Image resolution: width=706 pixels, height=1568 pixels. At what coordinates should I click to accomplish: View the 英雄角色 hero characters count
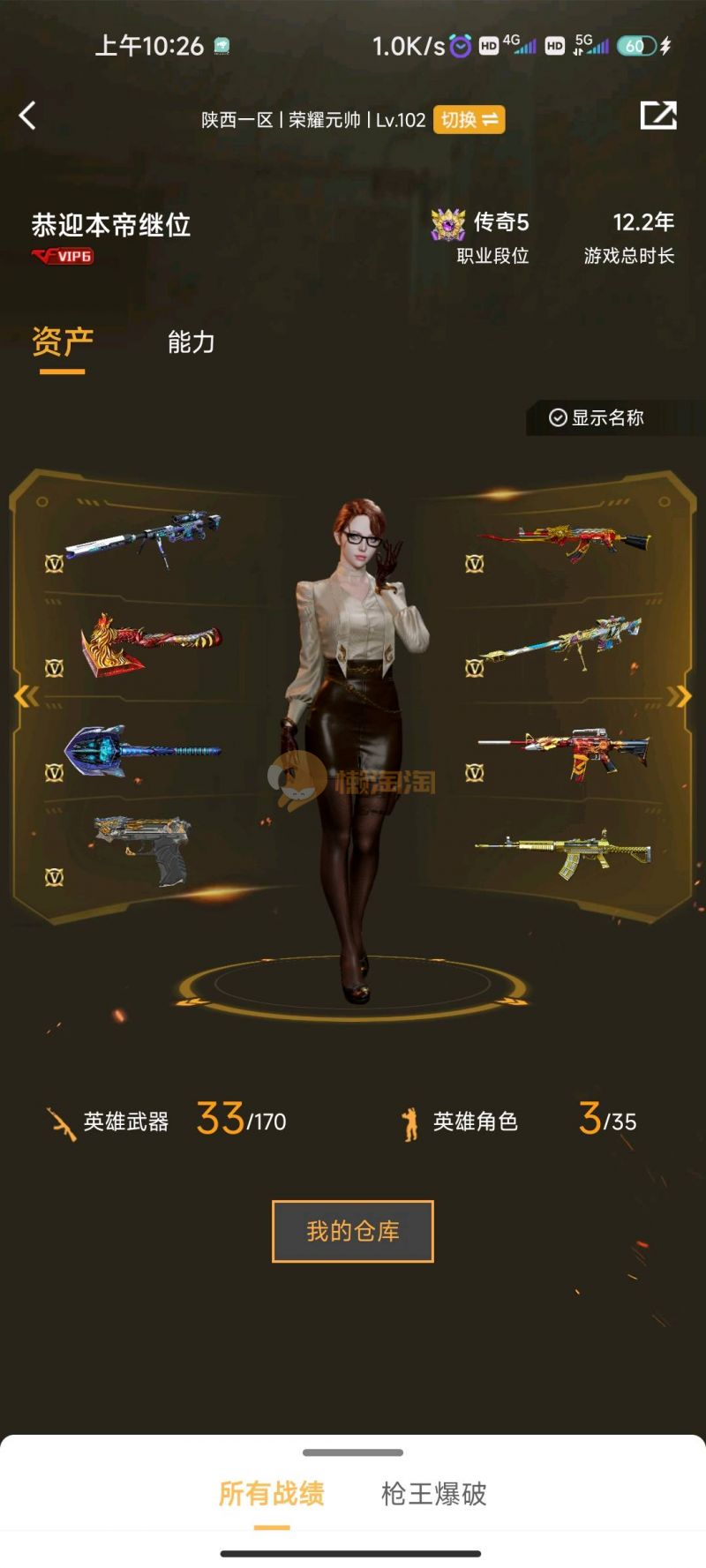[521, 1122]
